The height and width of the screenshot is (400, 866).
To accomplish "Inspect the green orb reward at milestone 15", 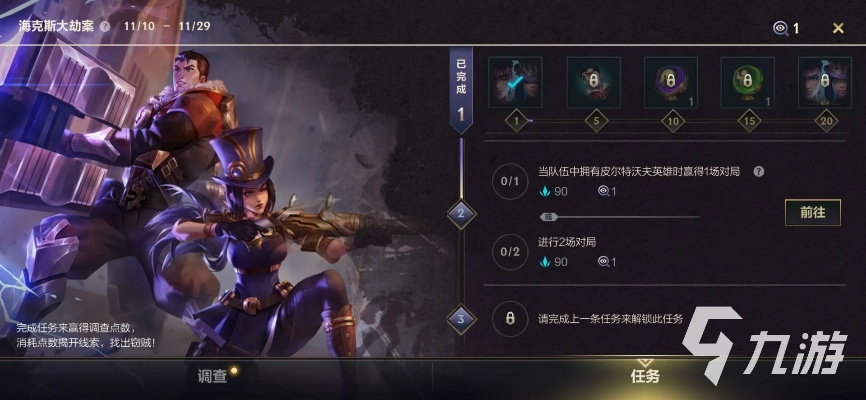I will (x=748, y=82).
